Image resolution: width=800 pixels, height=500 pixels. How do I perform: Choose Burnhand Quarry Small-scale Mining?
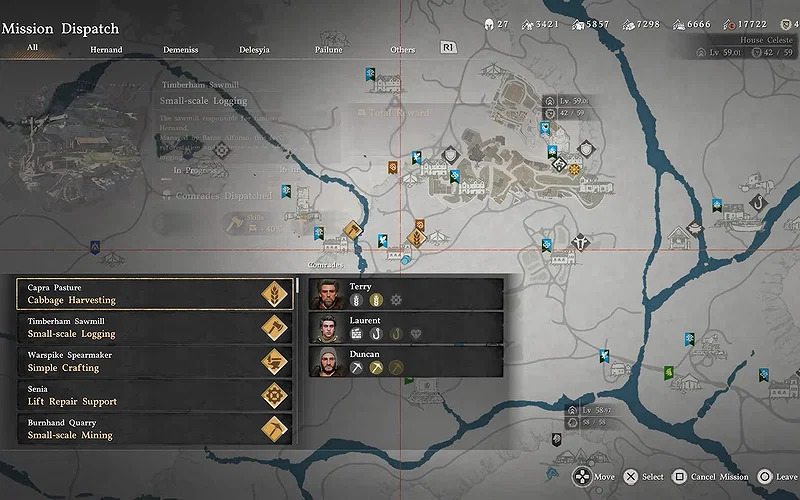click(155, 429)
